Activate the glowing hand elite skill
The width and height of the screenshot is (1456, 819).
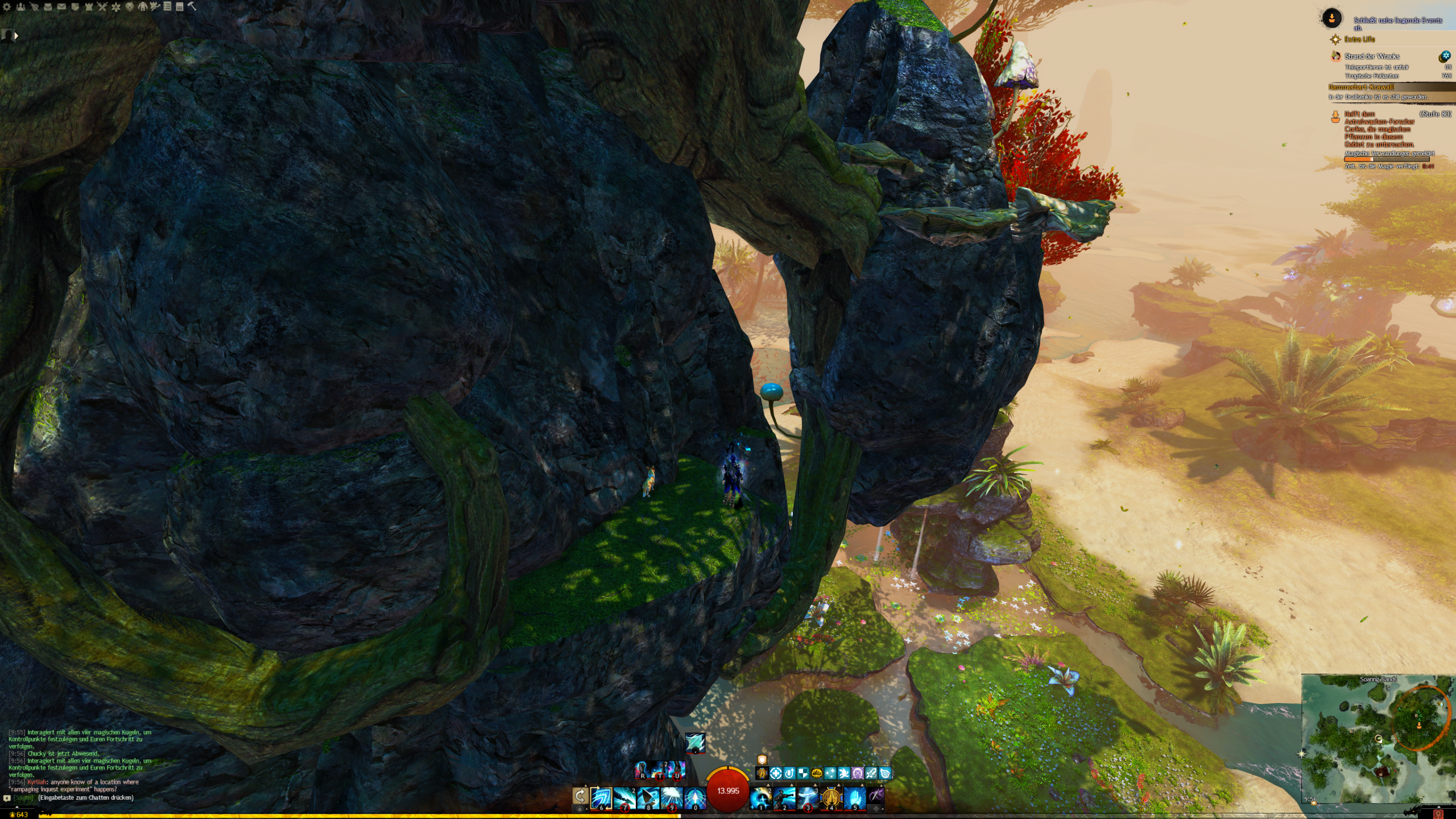click(855, 798)
